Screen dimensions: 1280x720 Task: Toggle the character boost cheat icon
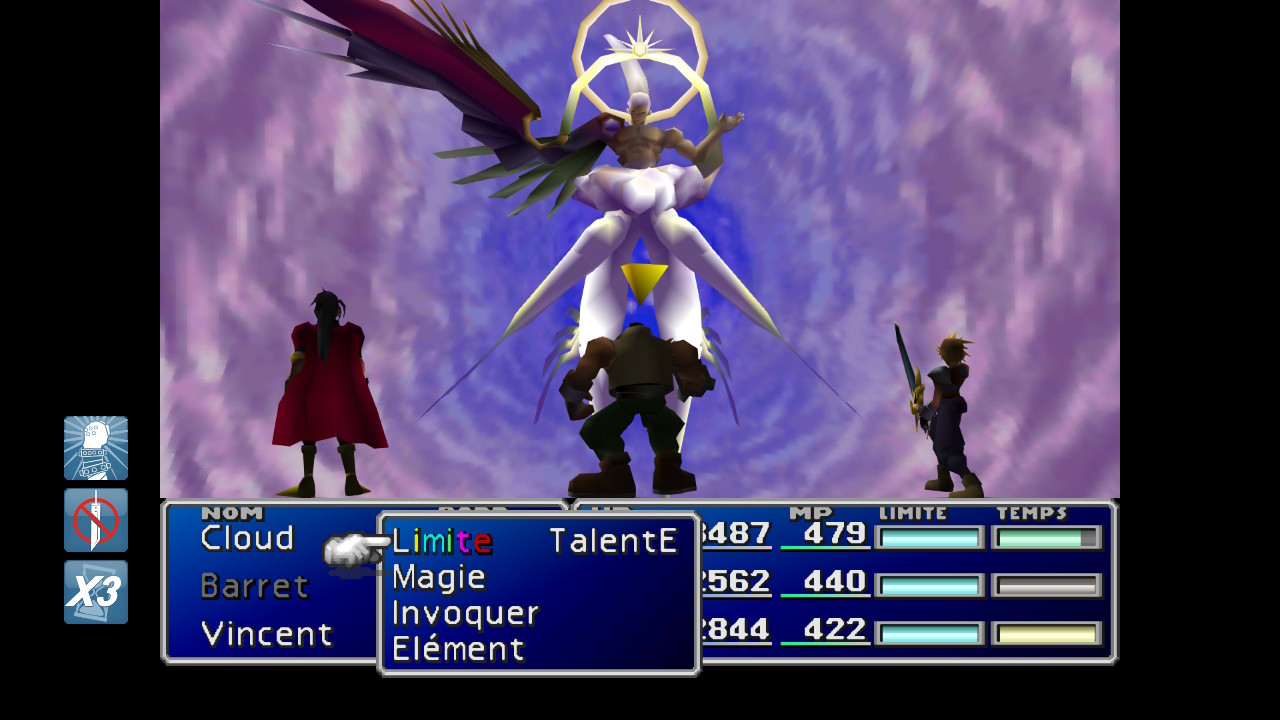click(96, 448)
